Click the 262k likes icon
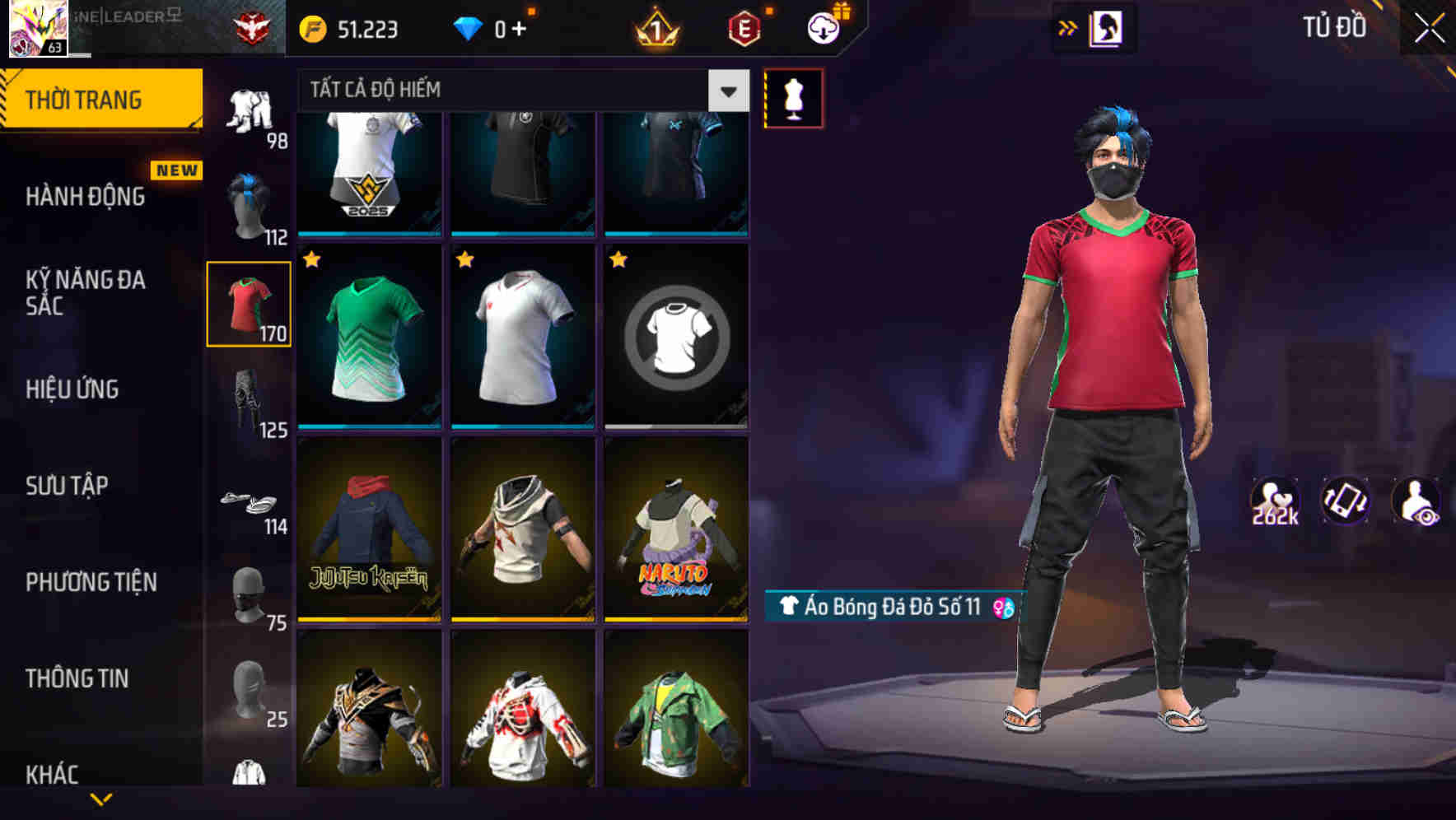 1276,502
